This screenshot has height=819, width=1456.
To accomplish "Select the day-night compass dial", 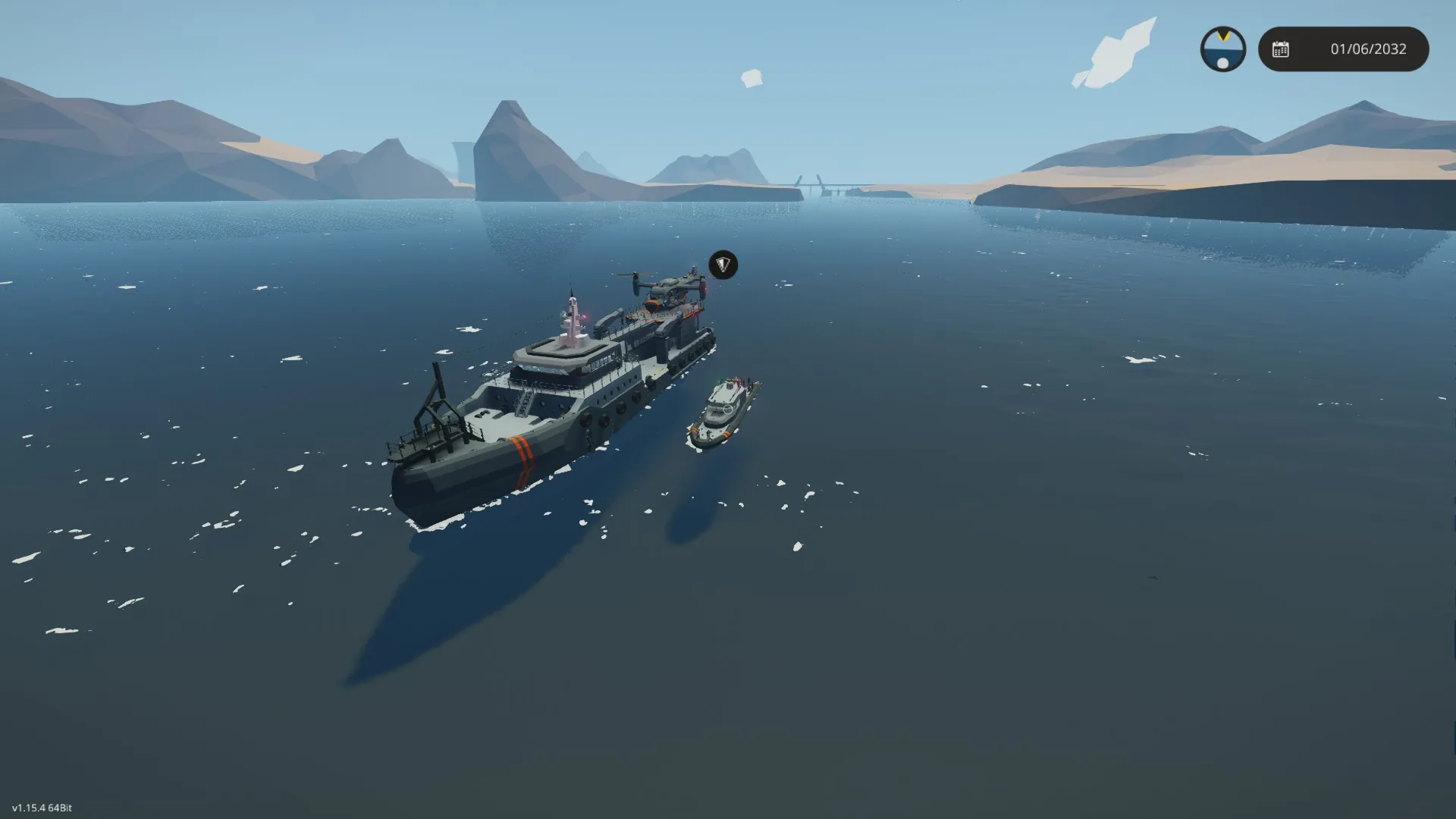I will click(x=1222, y=49).
